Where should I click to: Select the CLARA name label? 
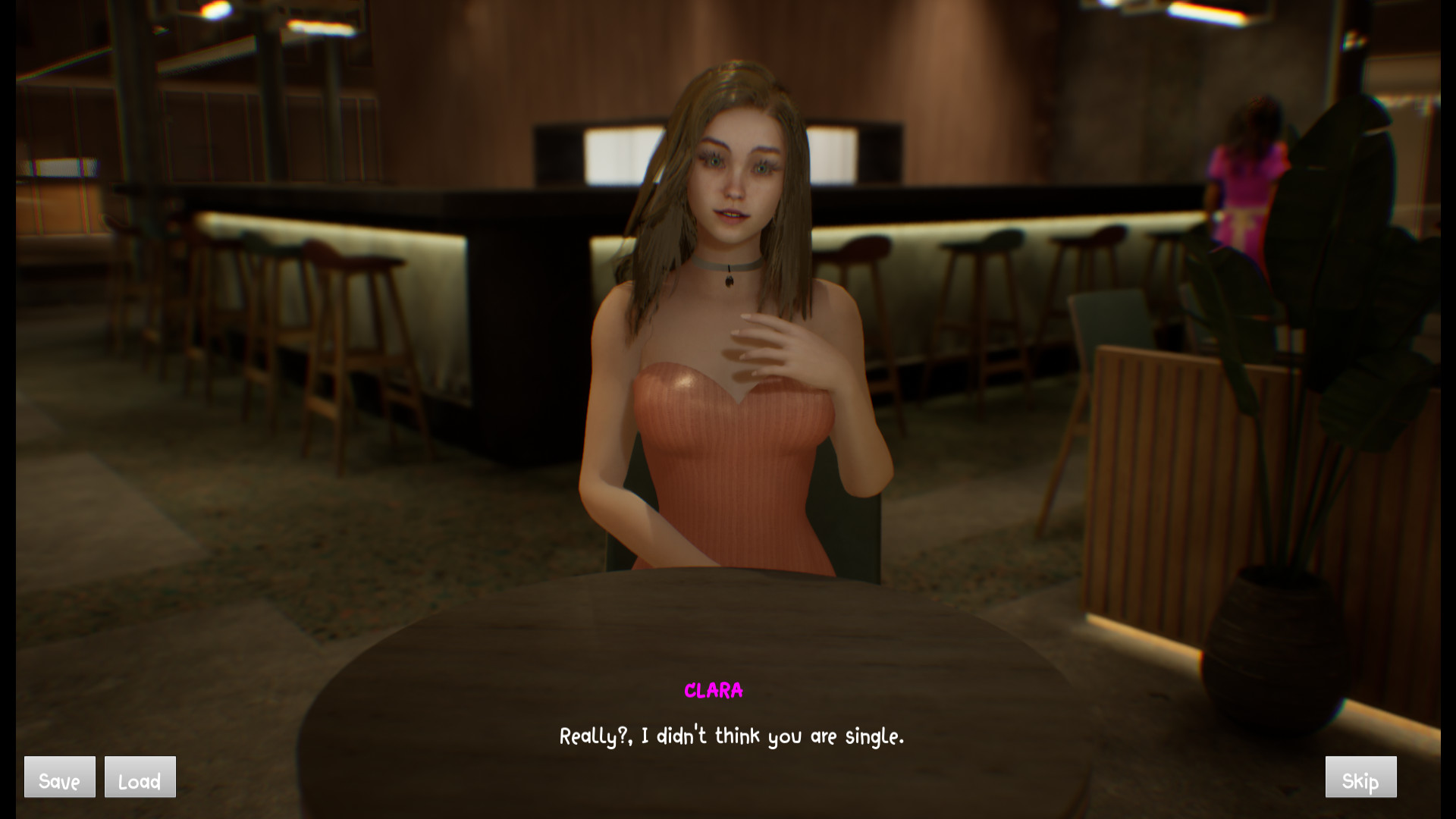click(714, 690)
